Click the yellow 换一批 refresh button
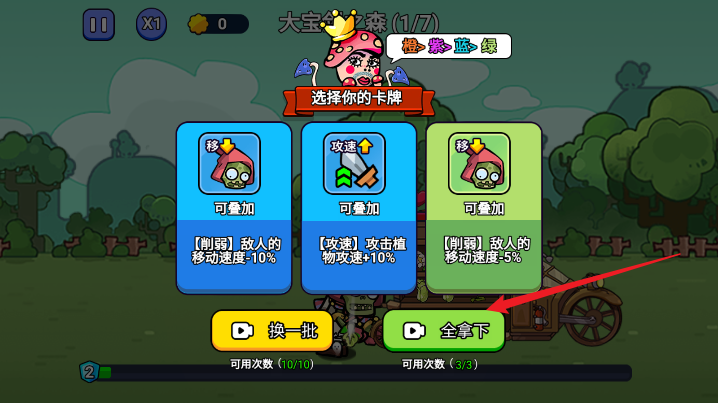Viewport: 718px width, 403px height. [271, 331]
